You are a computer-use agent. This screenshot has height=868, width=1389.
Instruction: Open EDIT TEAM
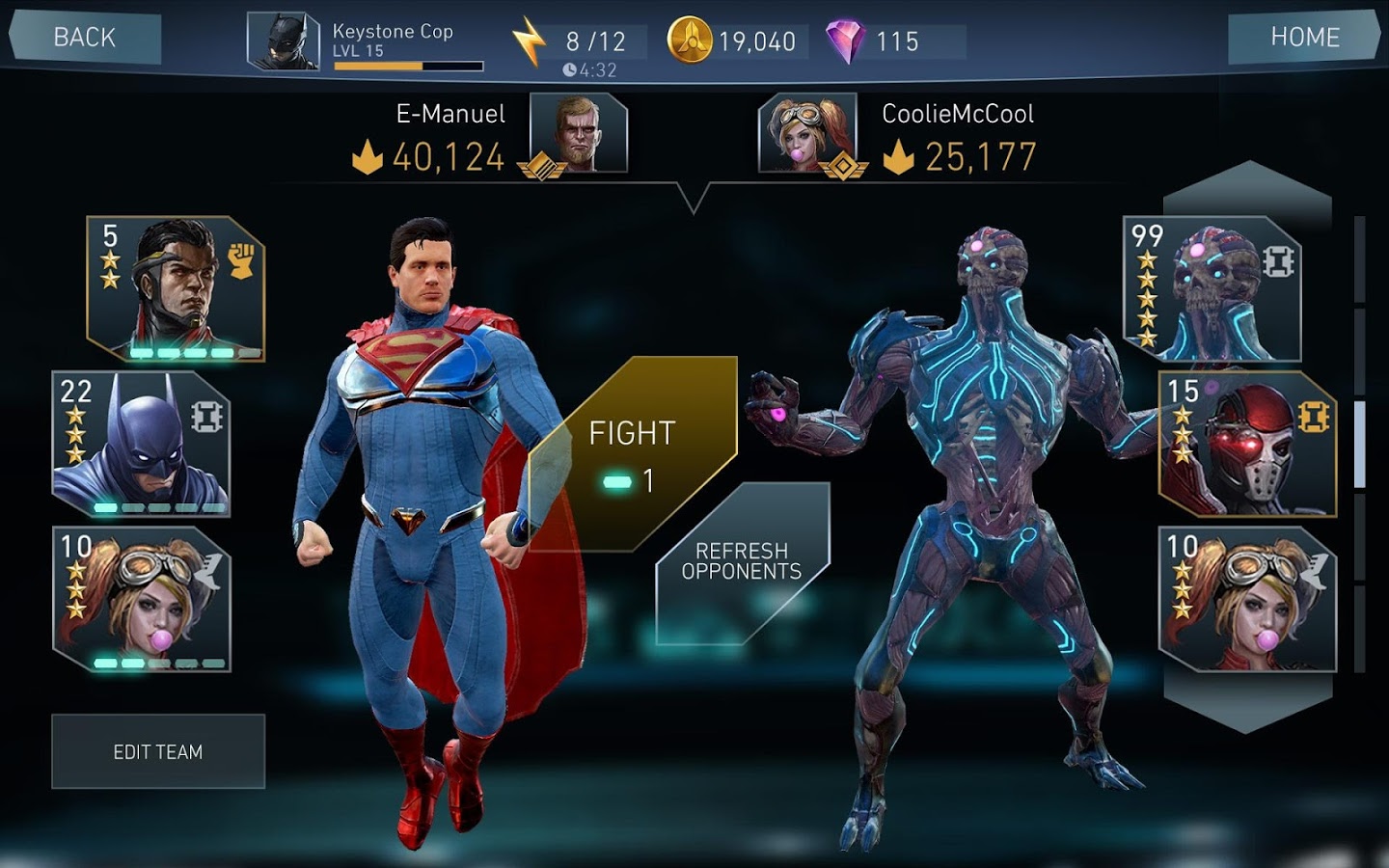coord(158,751)
